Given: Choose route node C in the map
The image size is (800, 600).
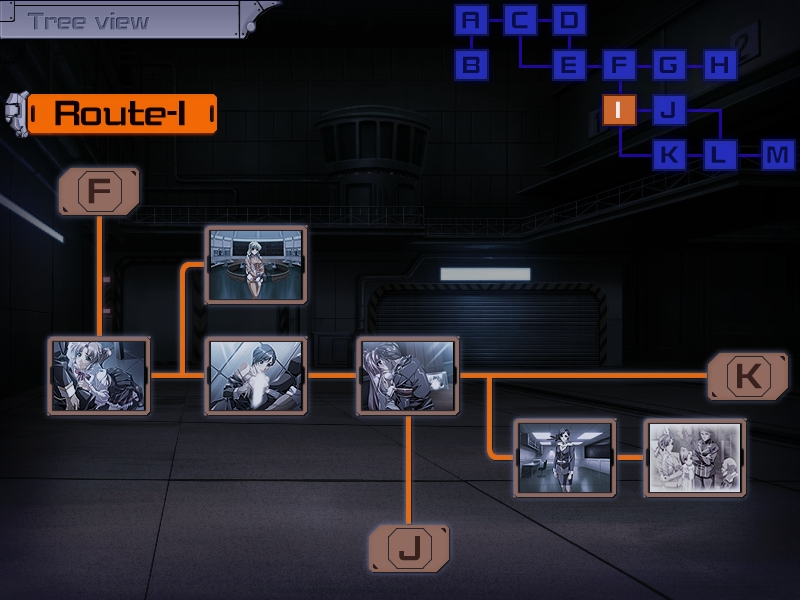Looking at the screenshot, I should click(x=520, y=20).
